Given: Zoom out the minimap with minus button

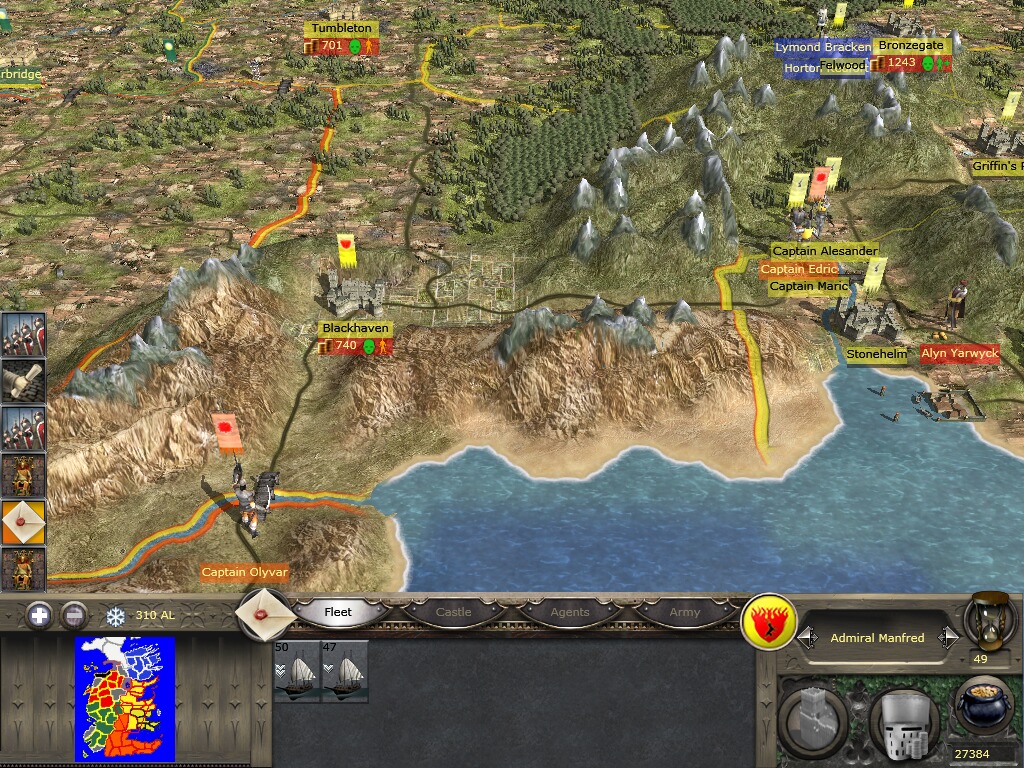Looking at the screenshot, I should pos(73,615).
